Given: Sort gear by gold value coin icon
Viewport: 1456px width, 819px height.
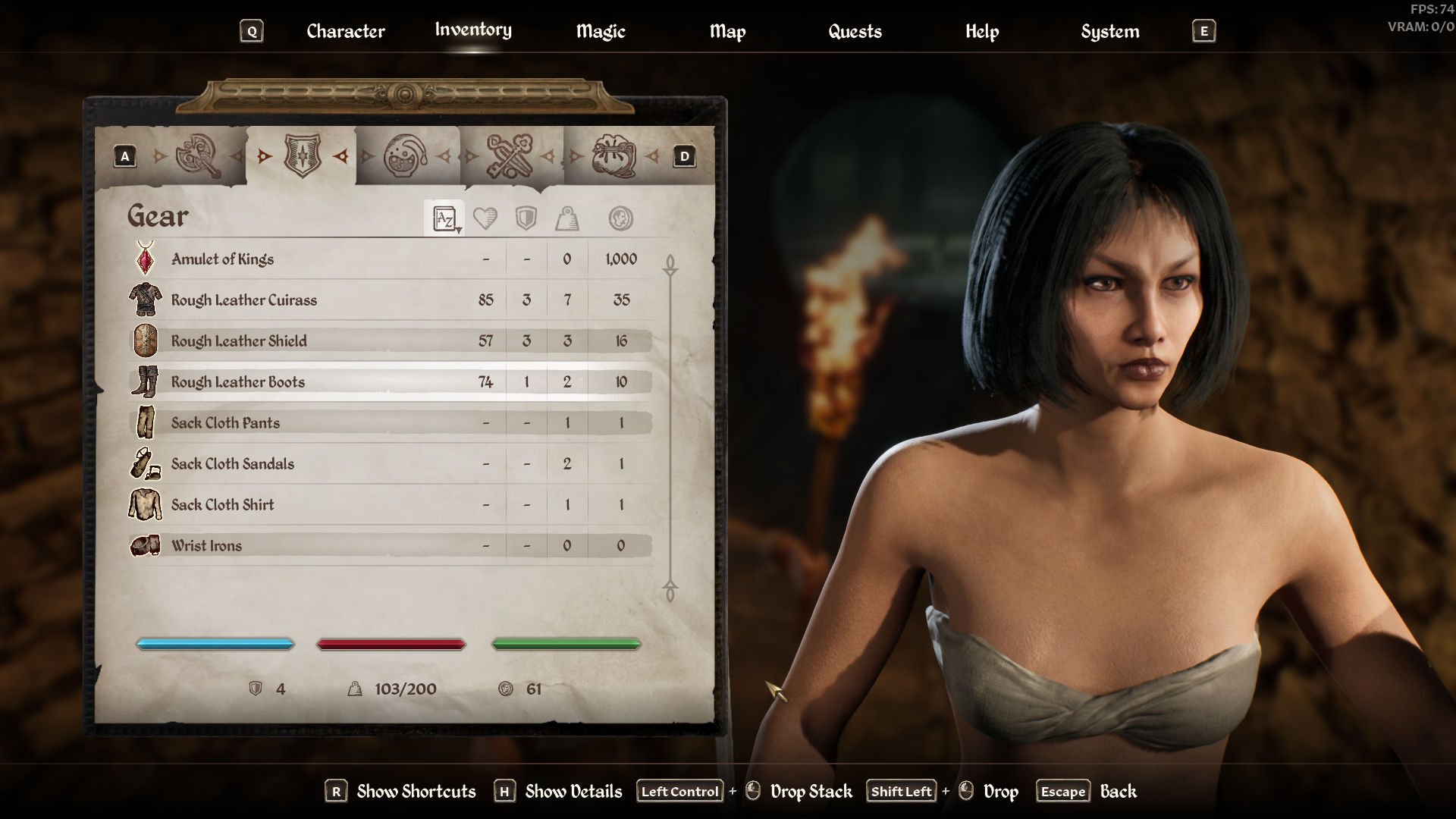Looking at the screenshot, I should coord(621,219).
